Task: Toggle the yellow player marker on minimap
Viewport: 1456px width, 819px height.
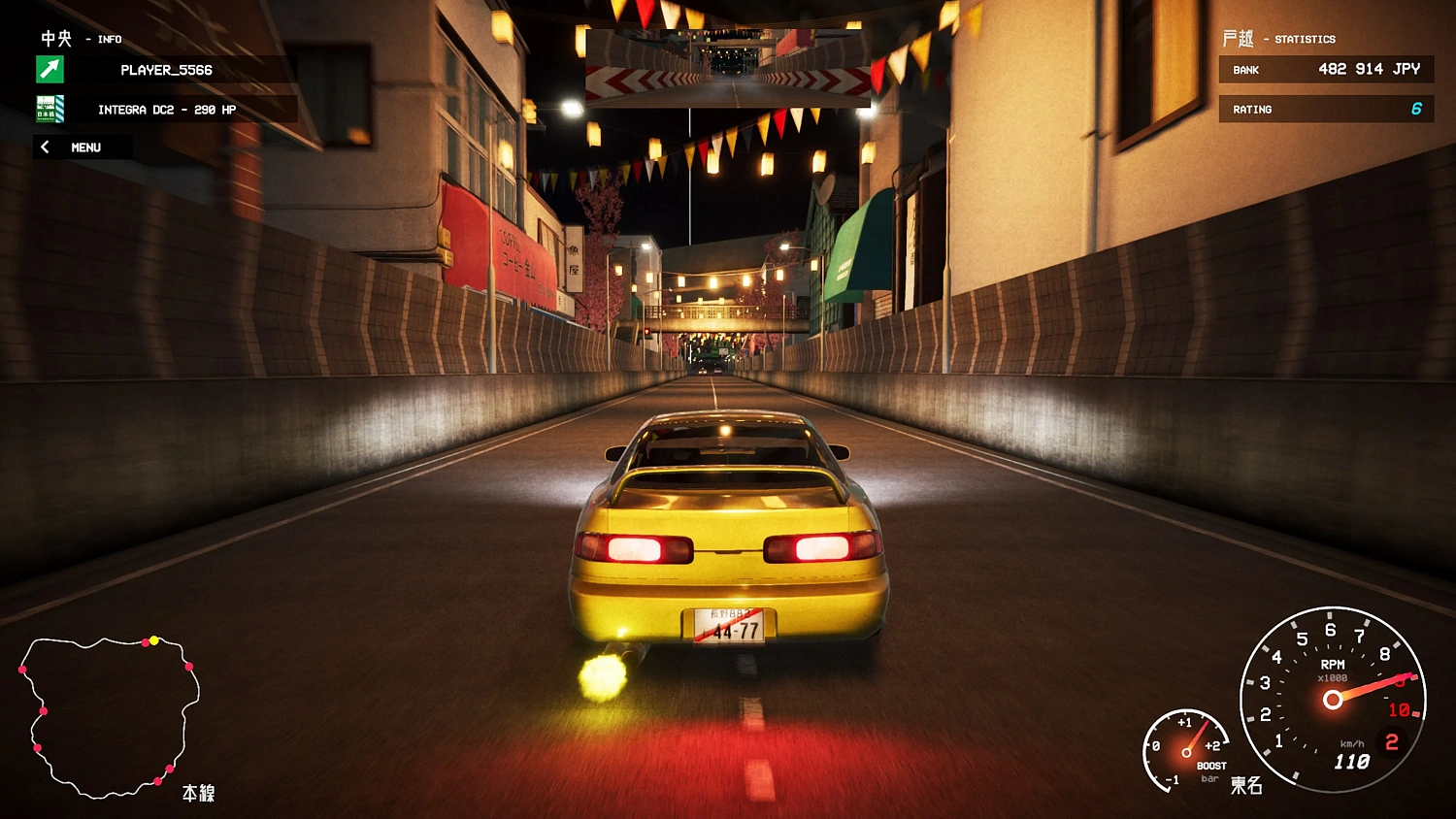Action: click(153, 639)
